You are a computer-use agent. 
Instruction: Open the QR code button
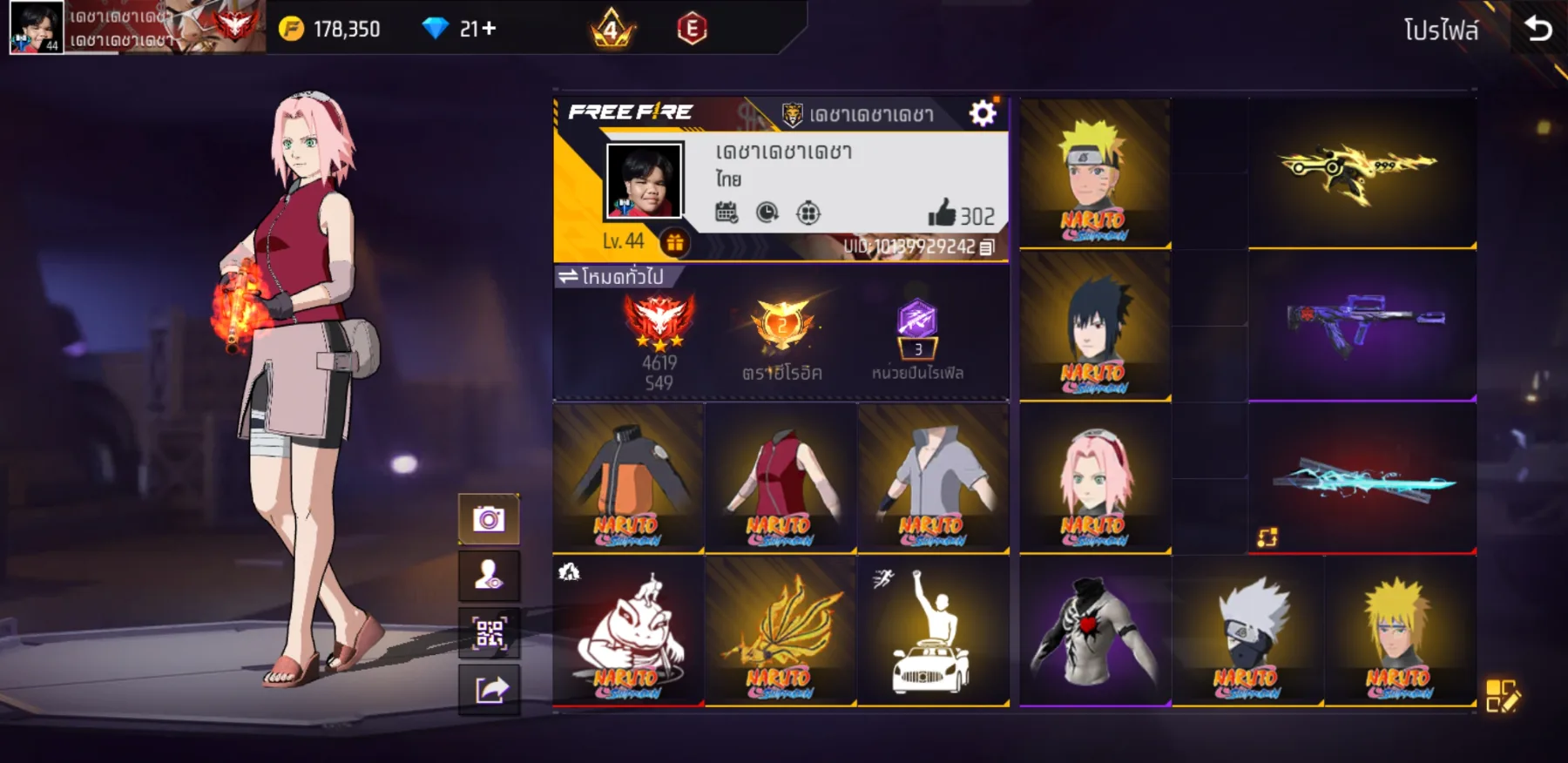tap(489, 632)
